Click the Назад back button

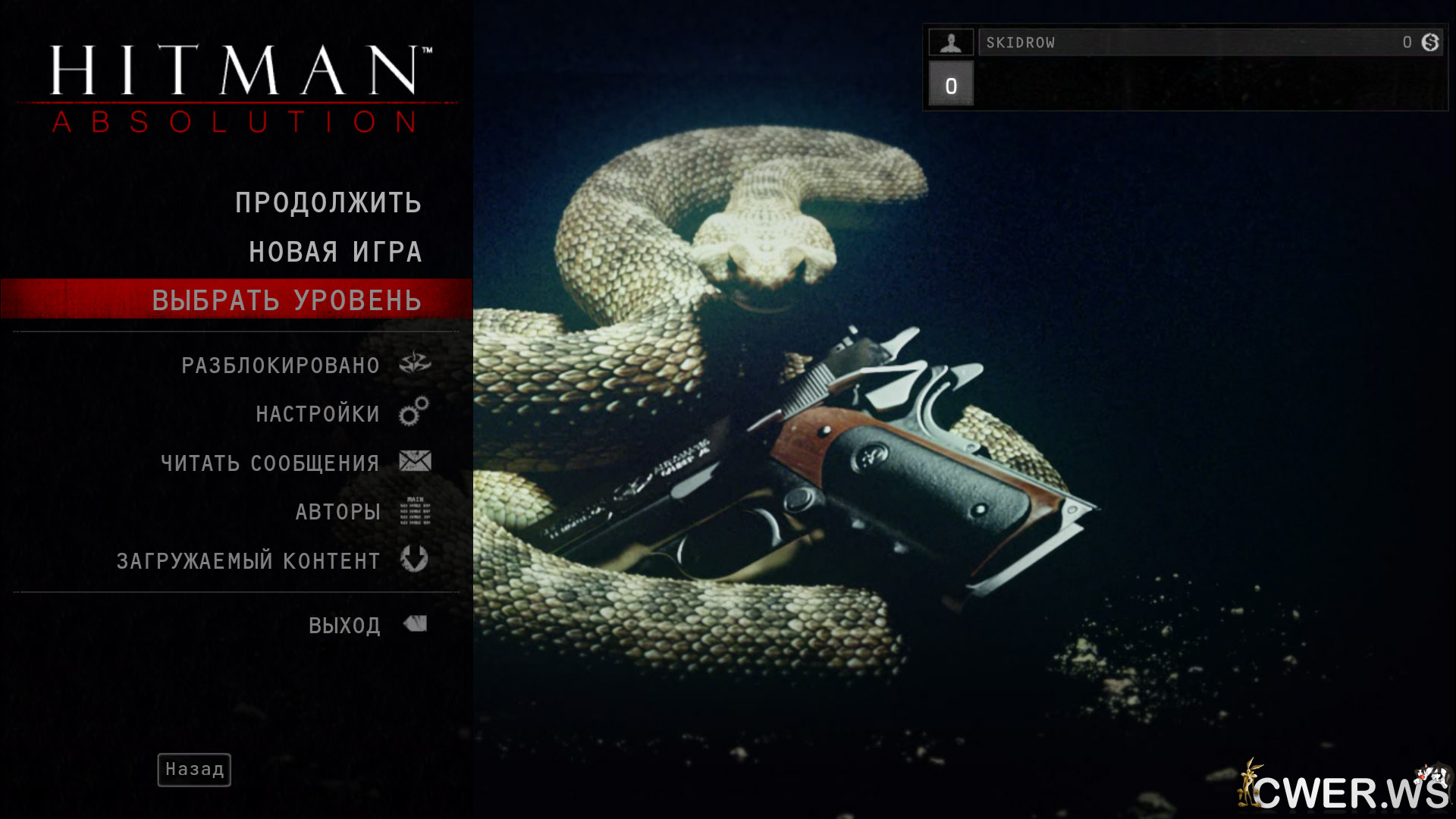tap(194, 770)
